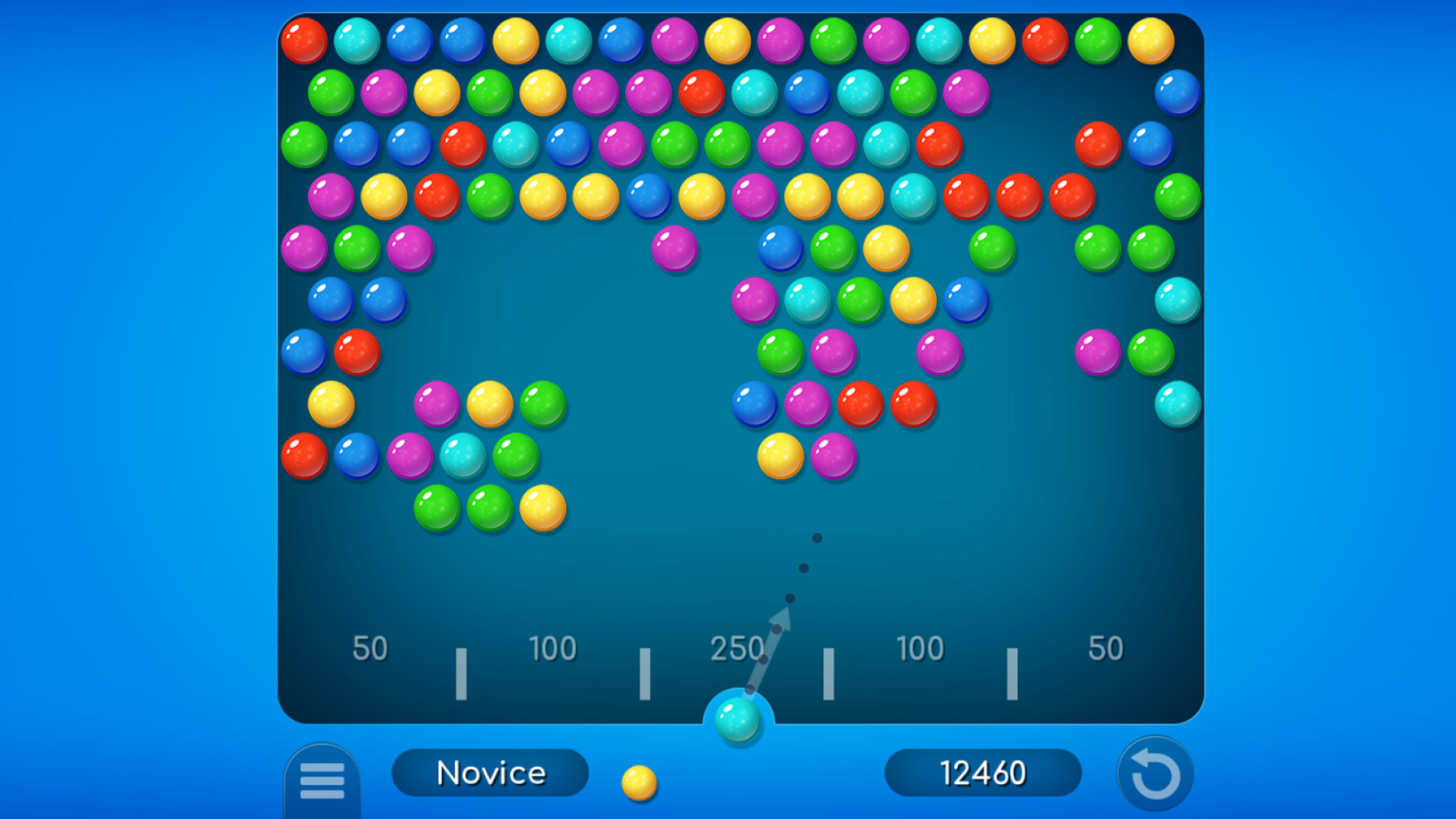Image resolution: width=1456 pixels, height=819 pixels.
Task: Click the left 50 scale marker
Action: (x=371, y=648)
